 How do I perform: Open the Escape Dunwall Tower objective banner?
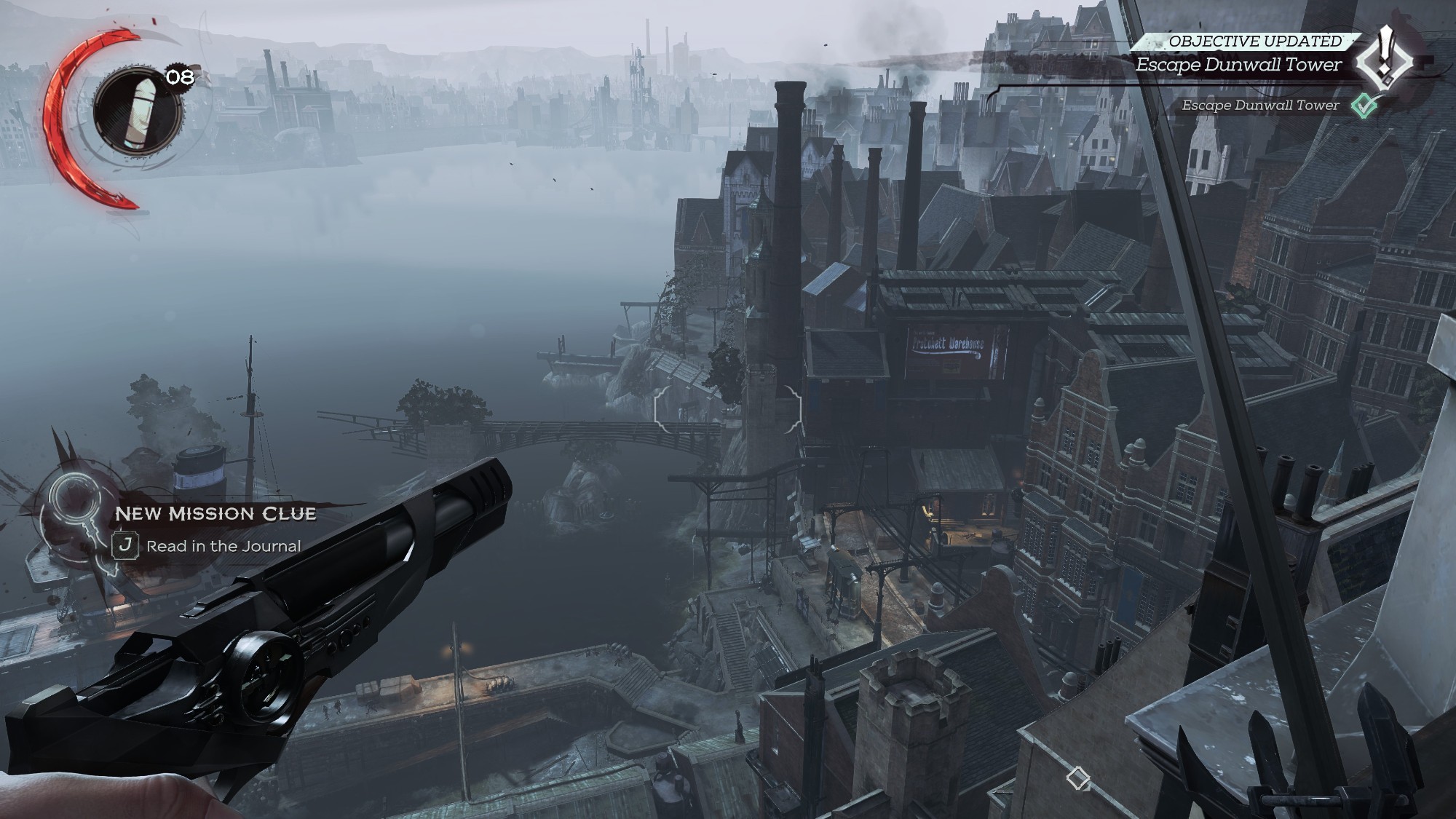(1238, 65)
